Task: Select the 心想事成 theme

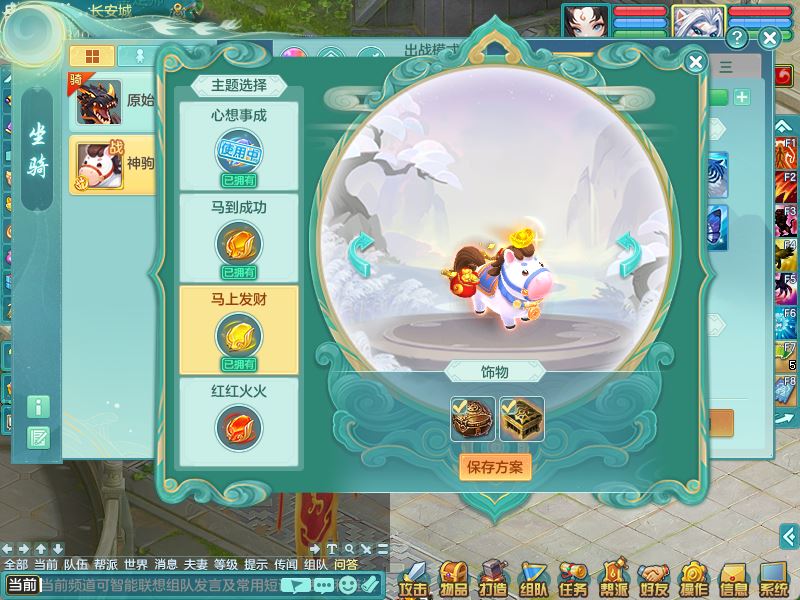Action: pyautogui.click(x=239, y=145)
